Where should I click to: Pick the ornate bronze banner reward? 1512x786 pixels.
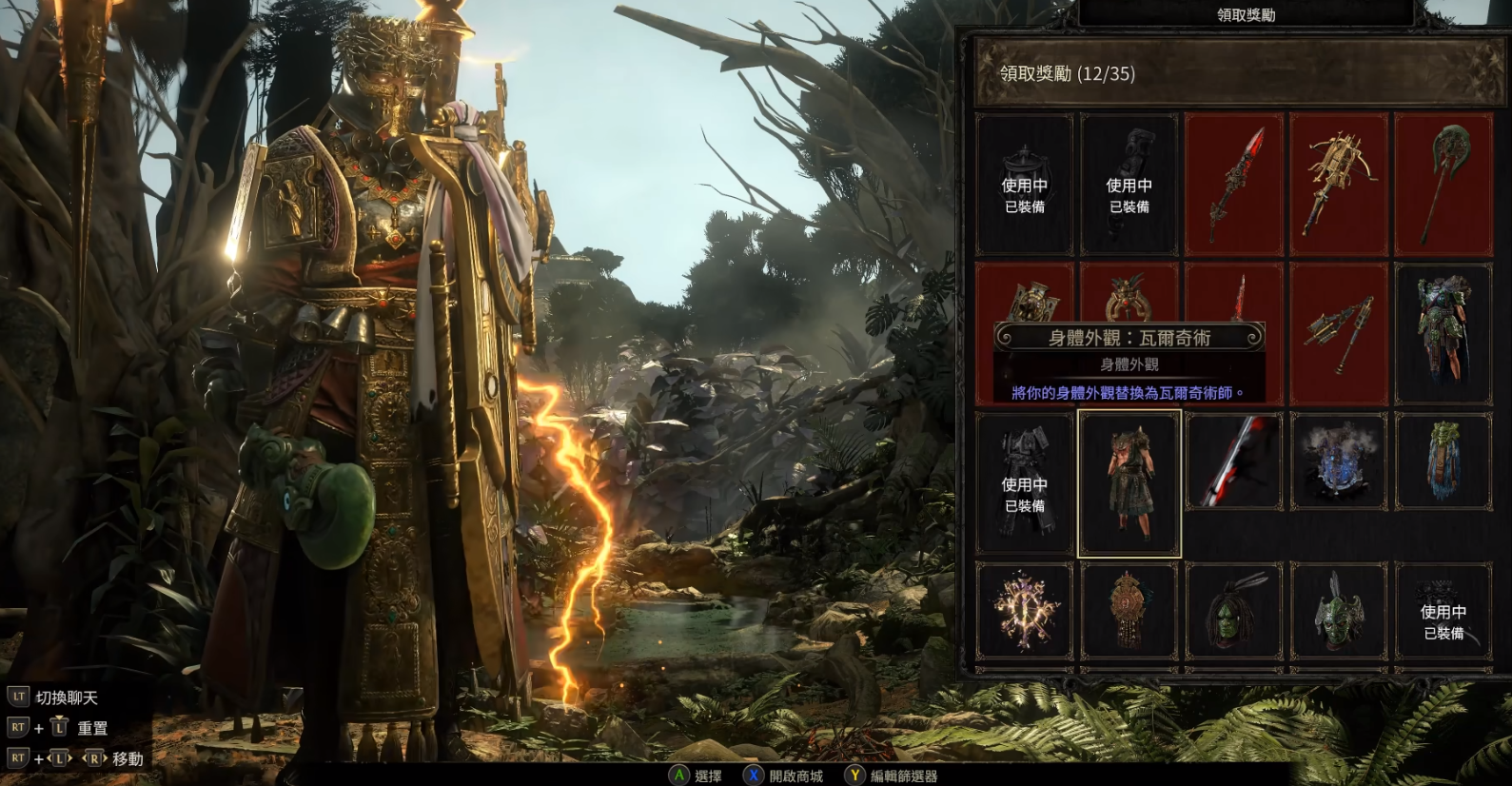[1129, 611]
